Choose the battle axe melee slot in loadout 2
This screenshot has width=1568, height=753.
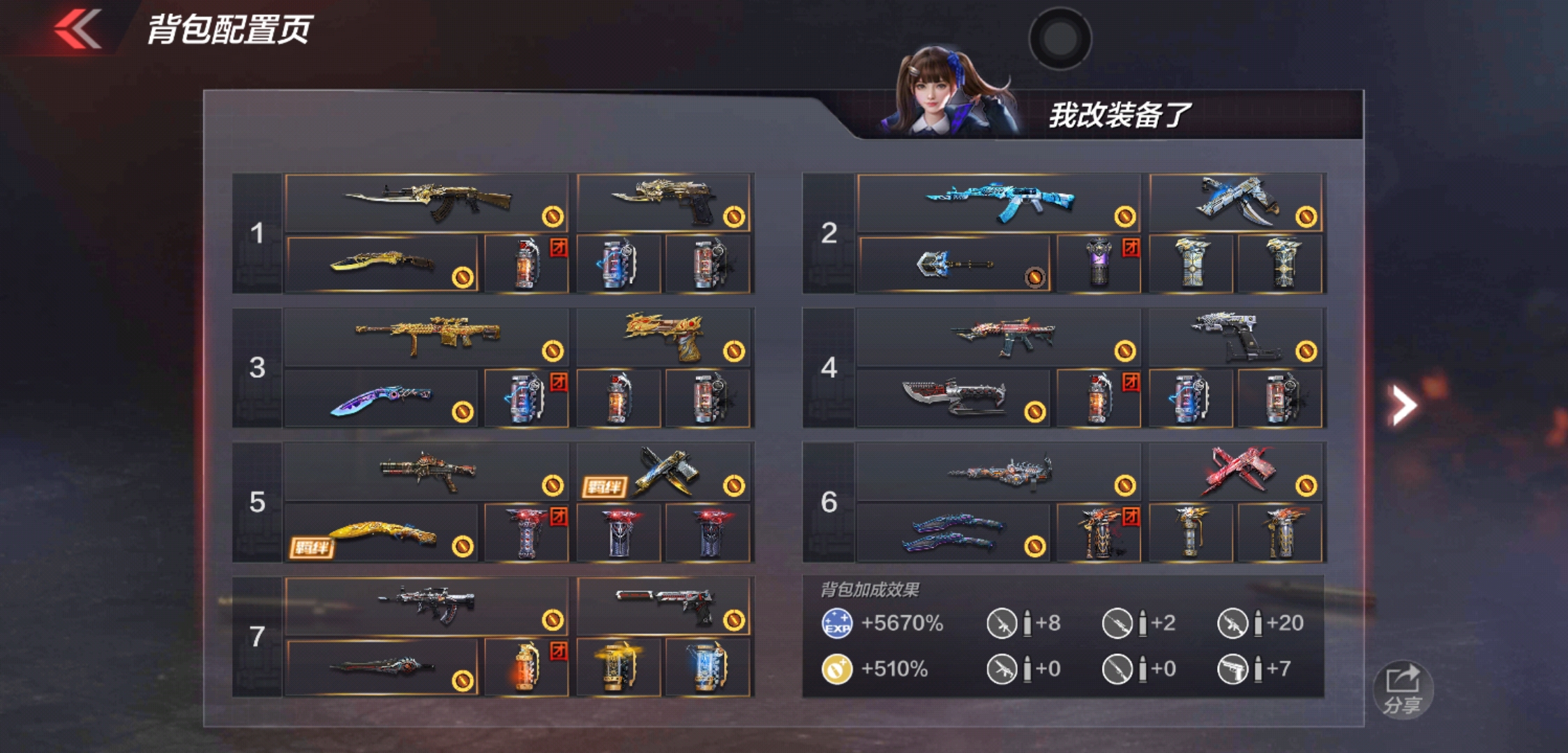pyautogui.click(x=953, y=265)
